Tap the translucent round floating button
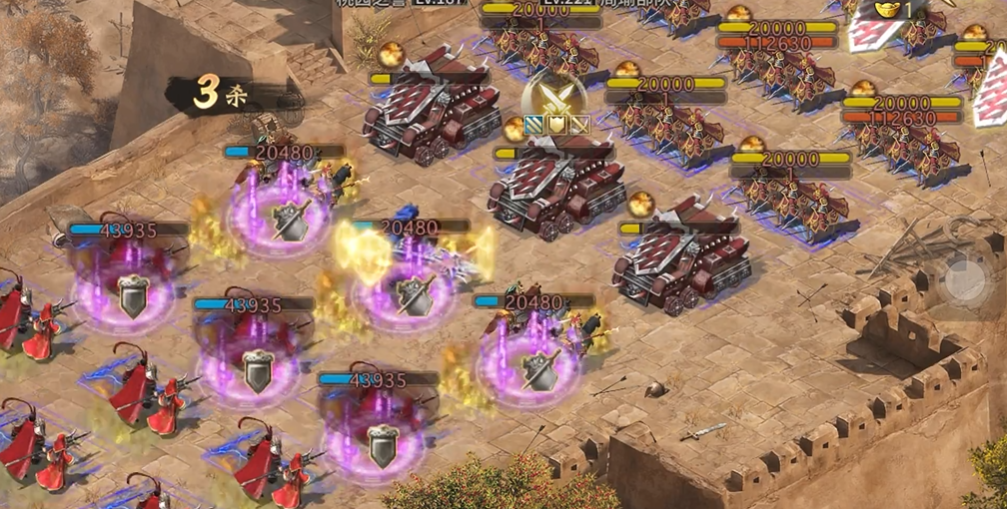Image resolution: width=1007 pixels, height=509 pixels. coord(966,280)
